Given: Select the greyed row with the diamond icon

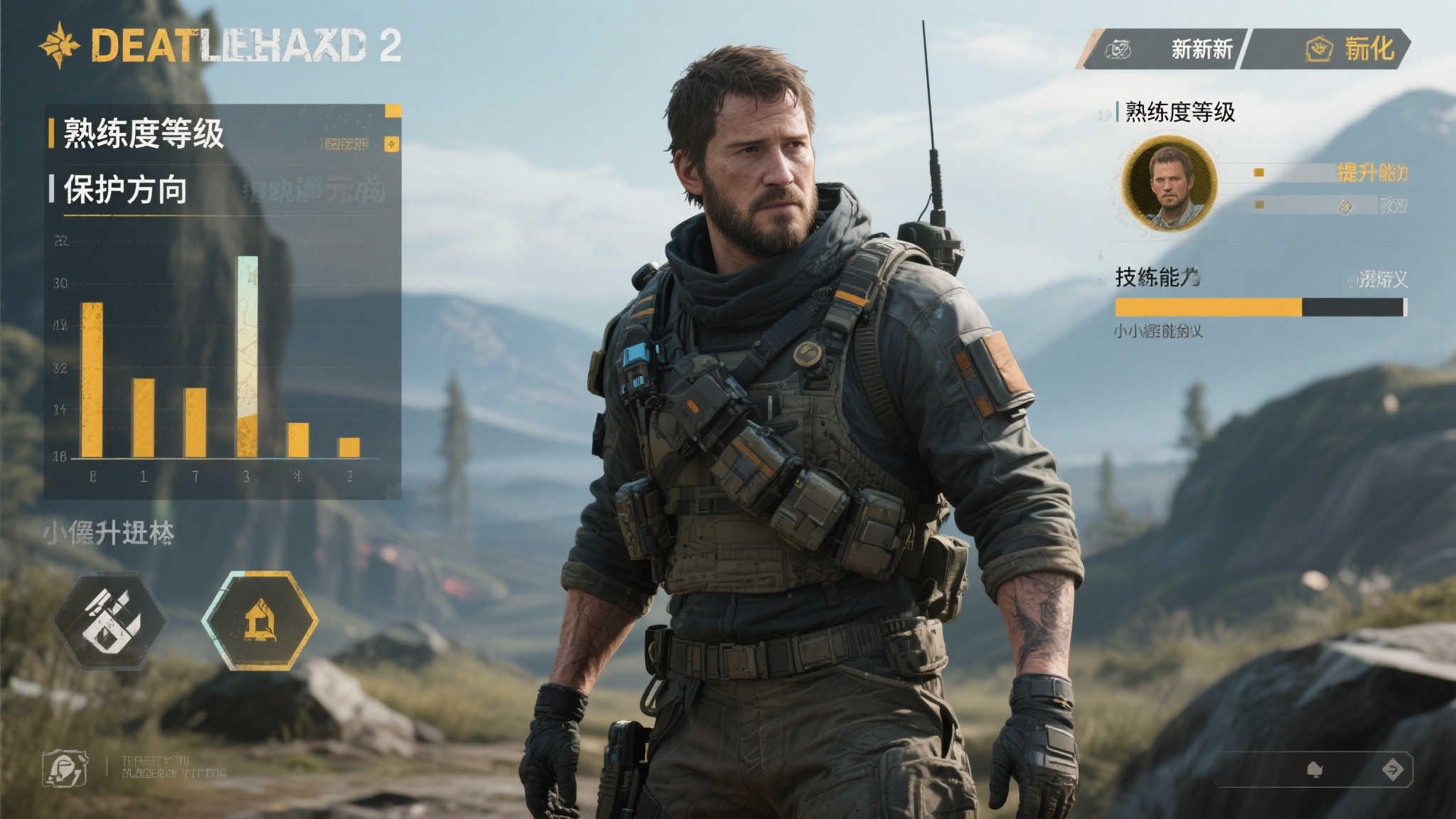Looking at the screenshot, I should click(1329, 205).
